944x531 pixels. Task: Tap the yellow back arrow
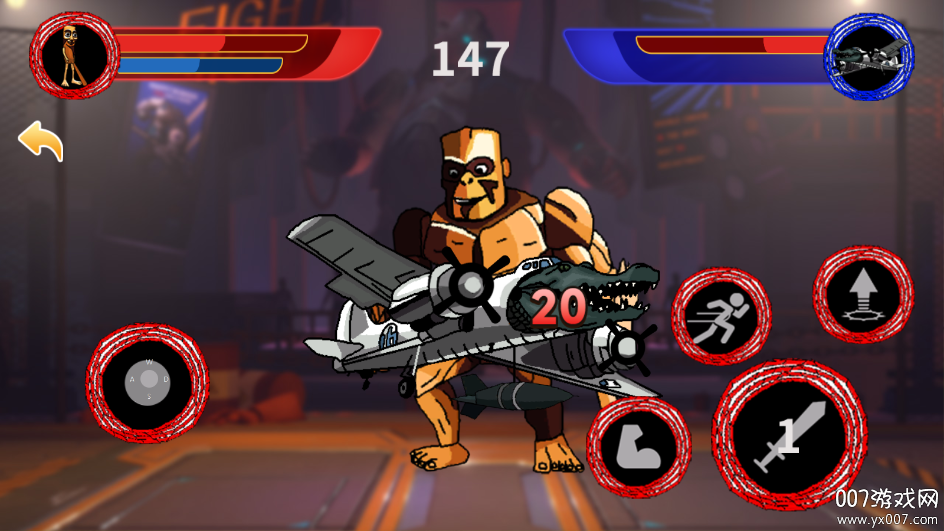tap(41, 142)
